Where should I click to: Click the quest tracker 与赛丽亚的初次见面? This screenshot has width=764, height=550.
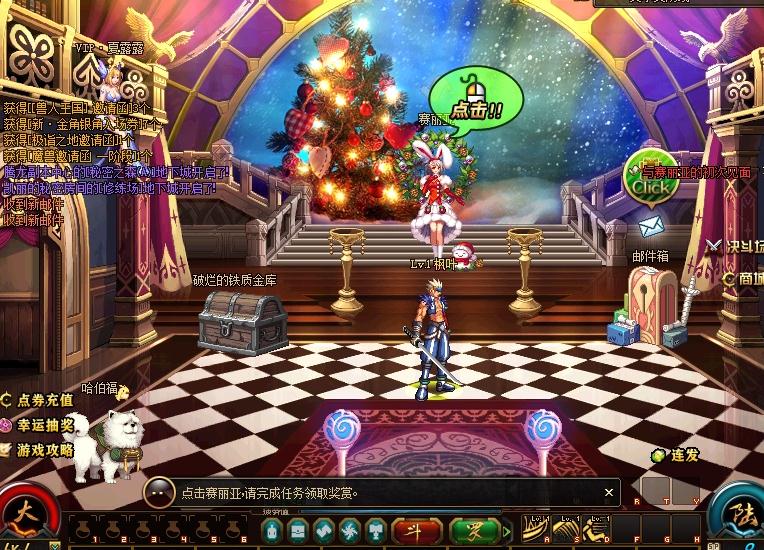(x=700, y=172)
